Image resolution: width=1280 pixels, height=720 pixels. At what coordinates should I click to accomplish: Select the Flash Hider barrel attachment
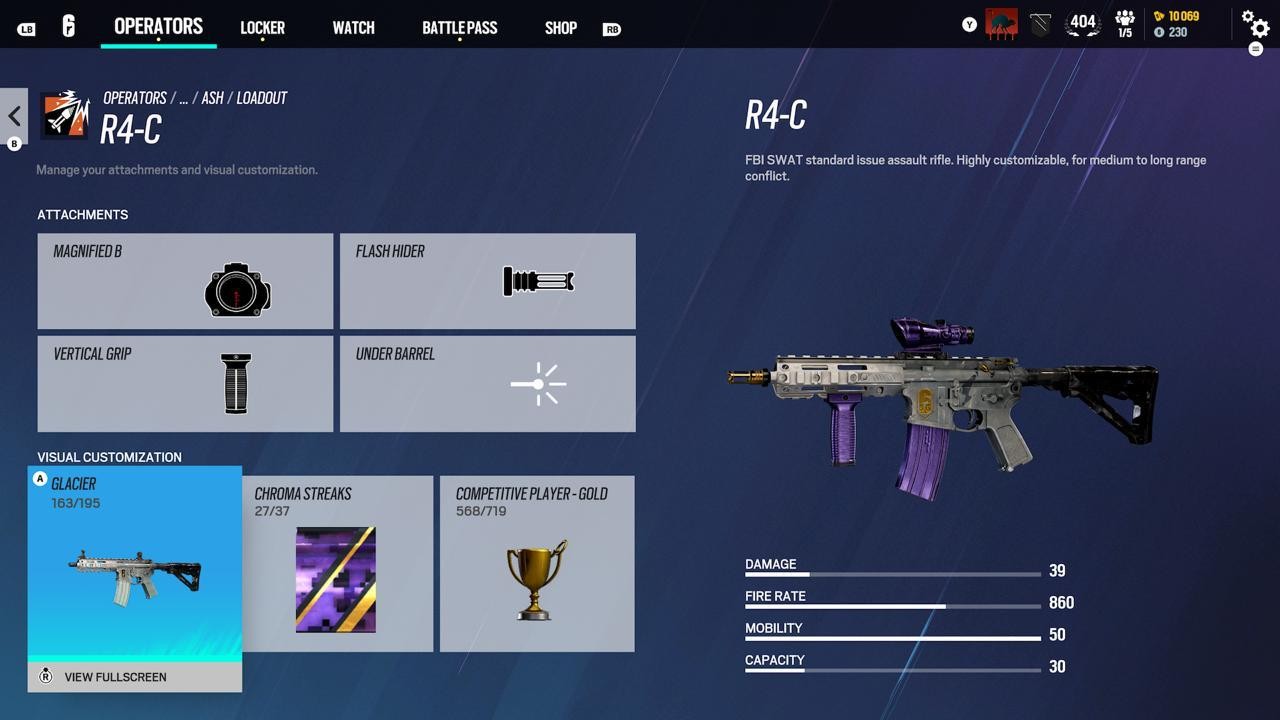[x=487, y=281]
